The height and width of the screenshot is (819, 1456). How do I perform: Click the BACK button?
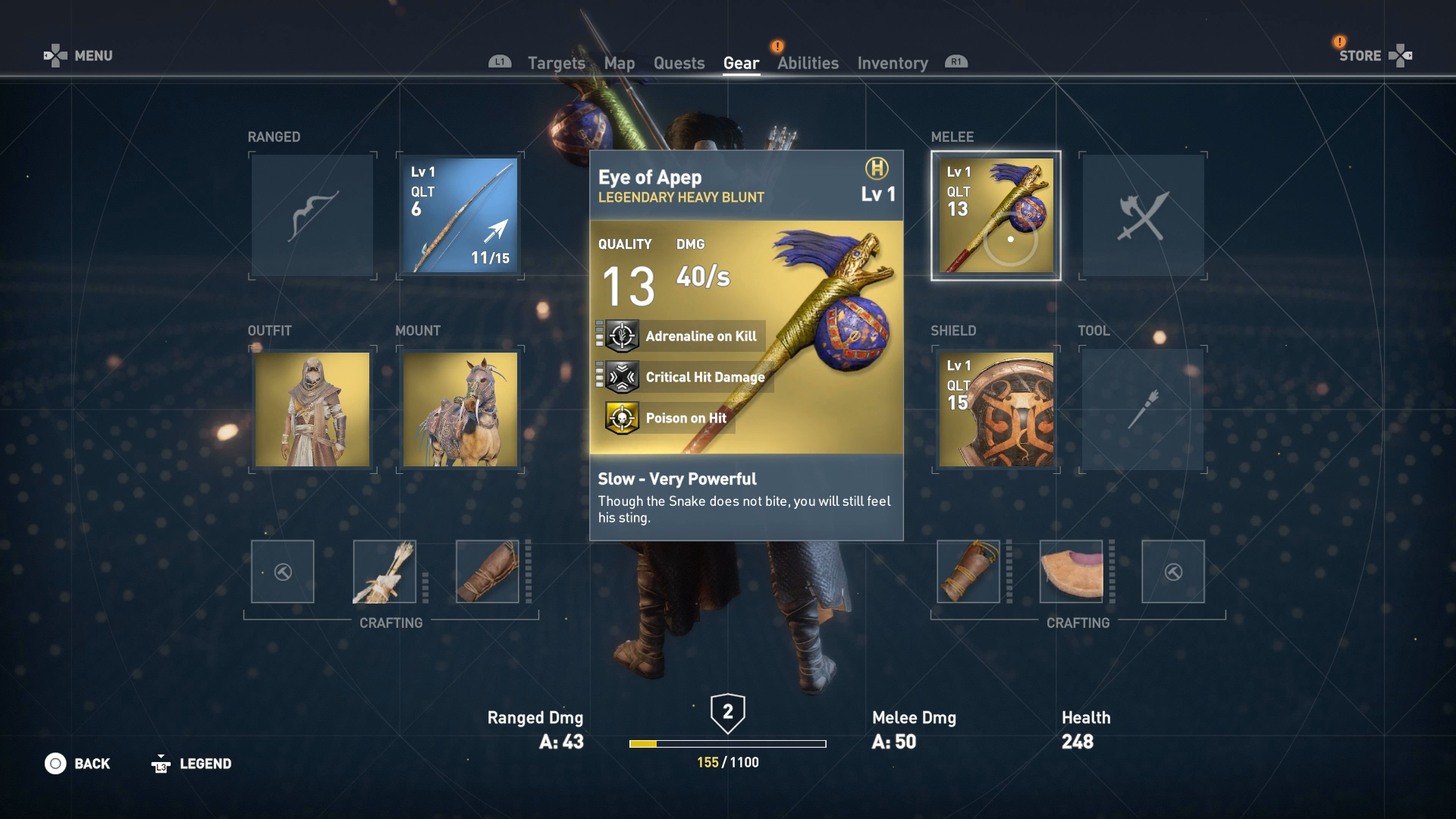click(78, 763)
